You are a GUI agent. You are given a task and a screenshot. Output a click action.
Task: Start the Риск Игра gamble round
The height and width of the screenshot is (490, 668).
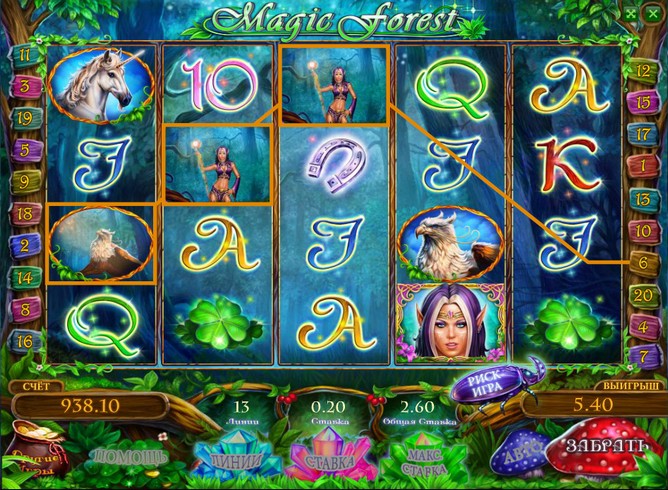(x=489, y=385)
